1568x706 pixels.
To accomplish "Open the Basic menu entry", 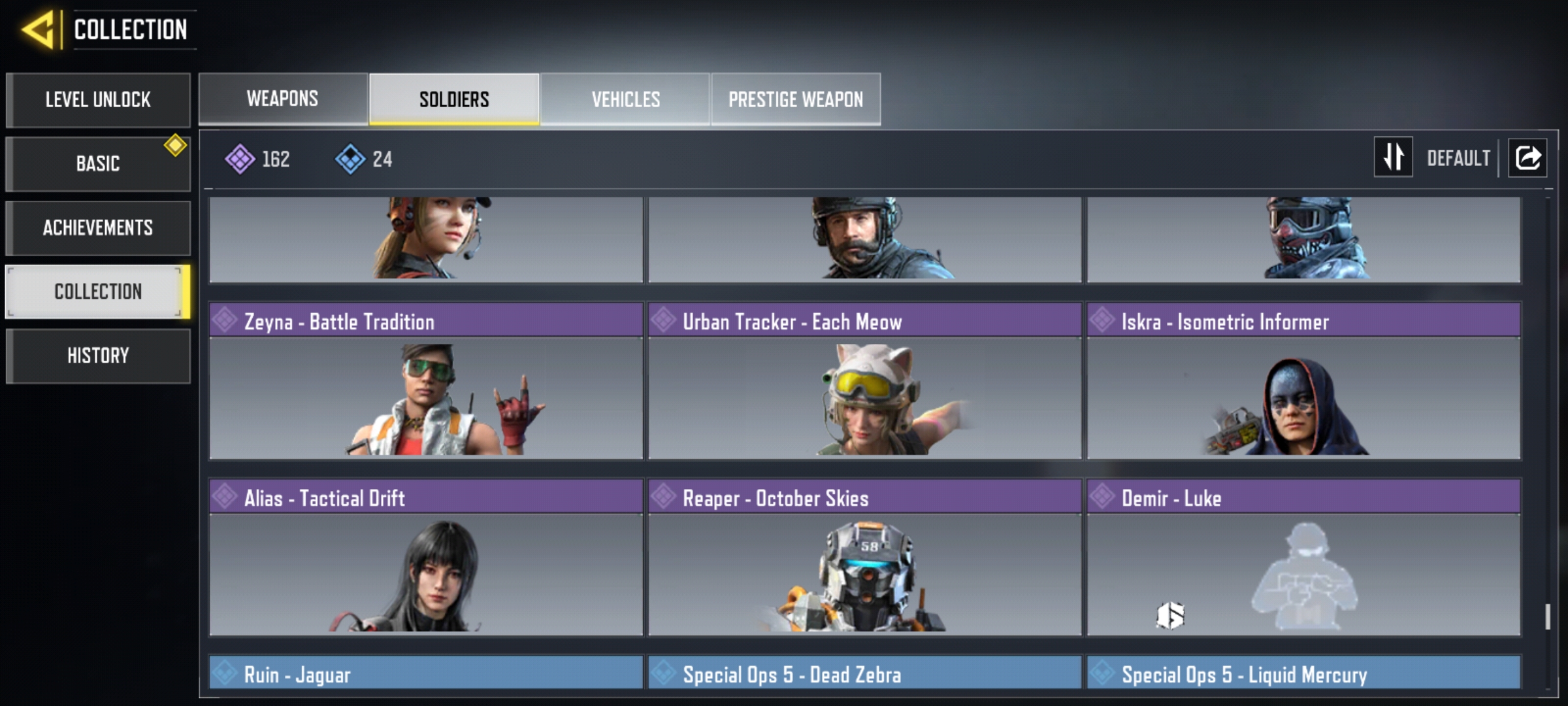I will pyautogui.click(x=98, y=163).
